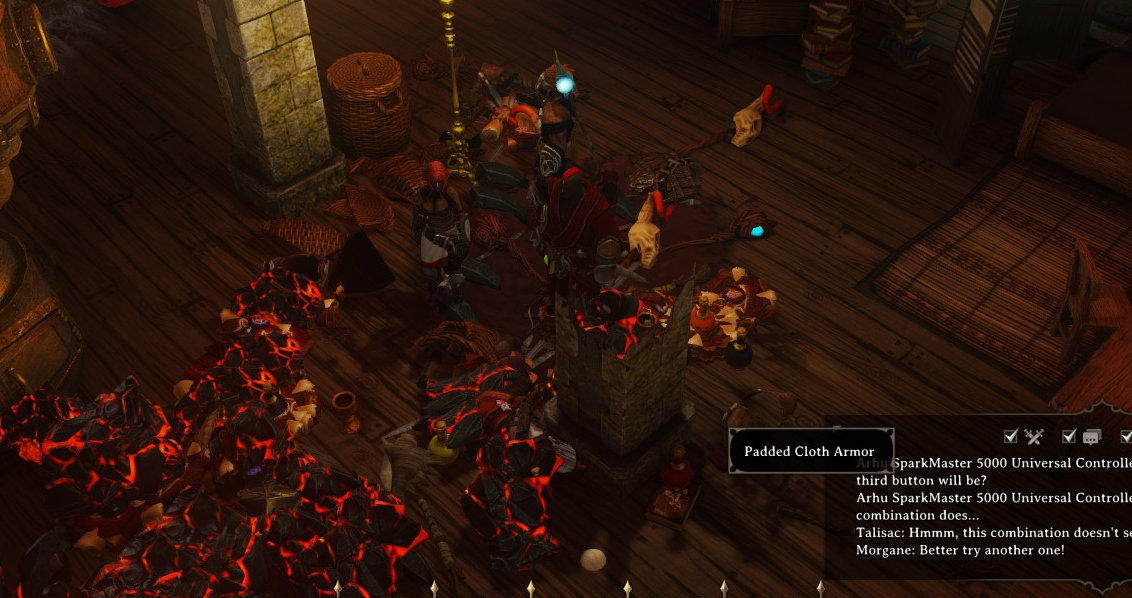Toggle the combat log checkbox with crossed swords
This screenshot has width=1132, height=598.
point(1011,436)
